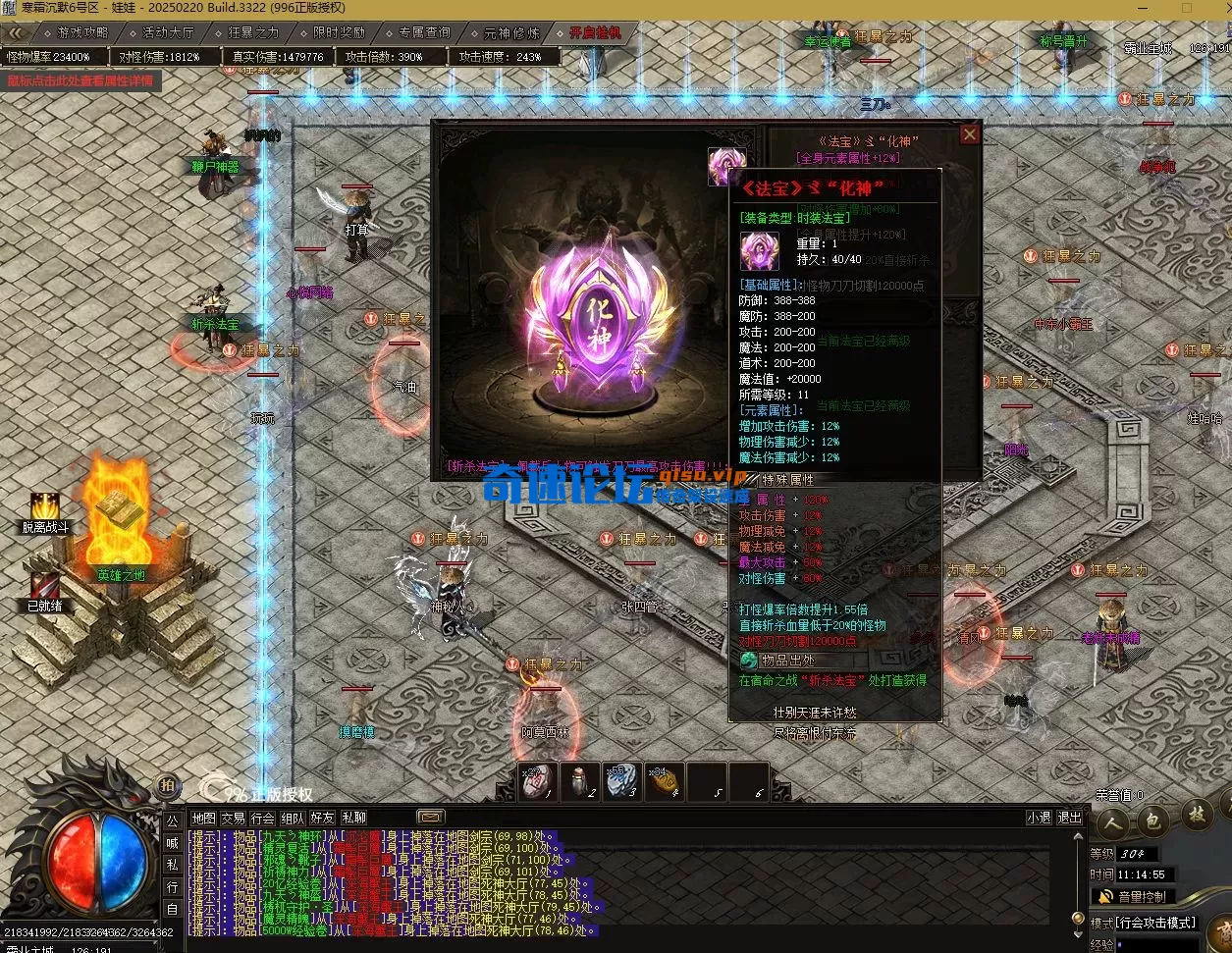Click the 小退 return to character select button

tap(1039, 818)
